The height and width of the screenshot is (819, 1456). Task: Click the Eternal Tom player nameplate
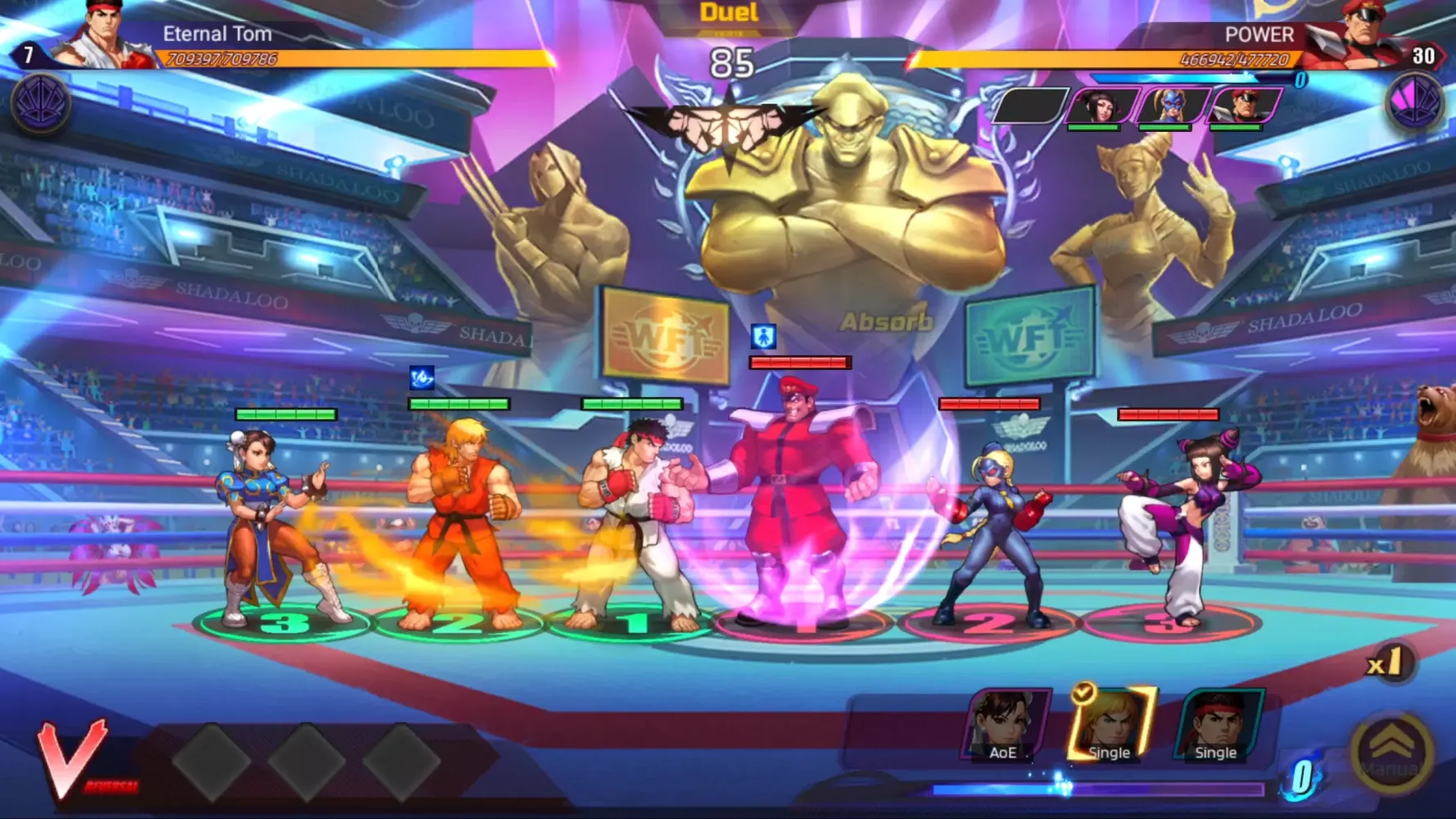[217, 34]
